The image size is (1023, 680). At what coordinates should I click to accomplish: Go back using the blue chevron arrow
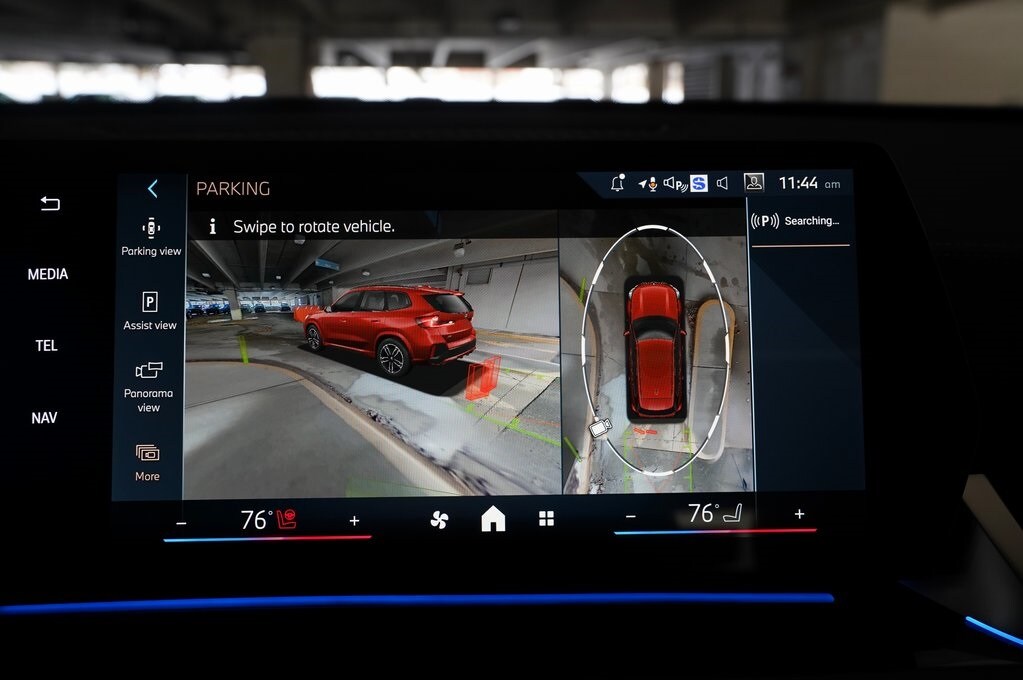[153, 188]
